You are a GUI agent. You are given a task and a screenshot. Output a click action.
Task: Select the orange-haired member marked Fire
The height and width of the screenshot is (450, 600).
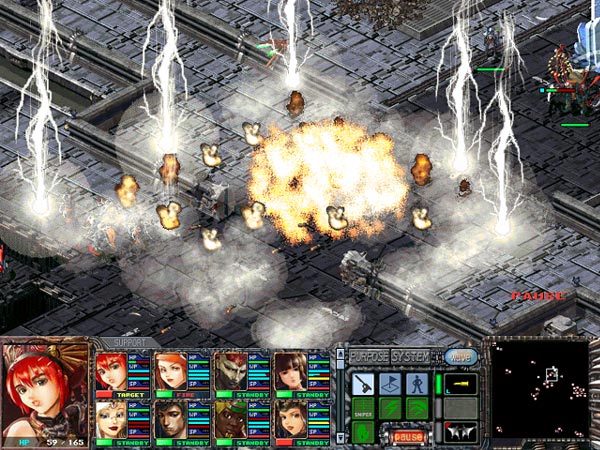pyautogui.click(x=170, y=372)
